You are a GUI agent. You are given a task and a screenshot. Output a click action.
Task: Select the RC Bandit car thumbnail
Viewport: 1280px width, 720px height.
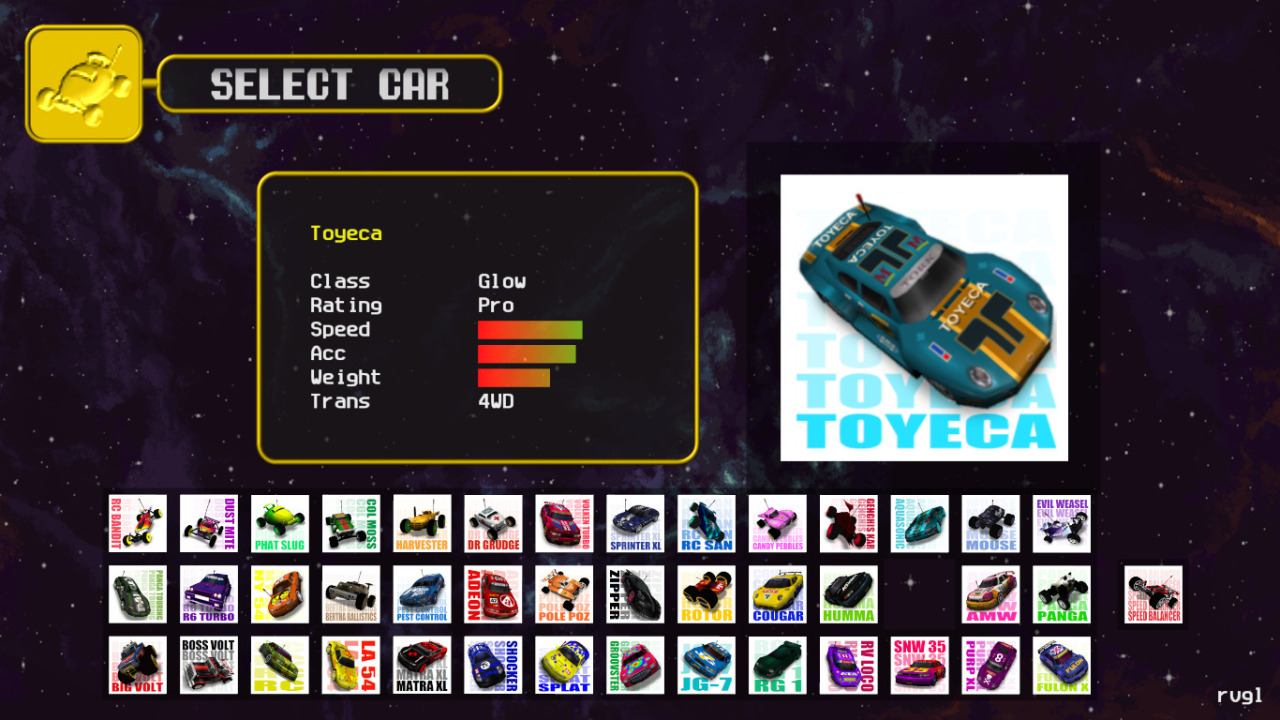tap(138, 523)
